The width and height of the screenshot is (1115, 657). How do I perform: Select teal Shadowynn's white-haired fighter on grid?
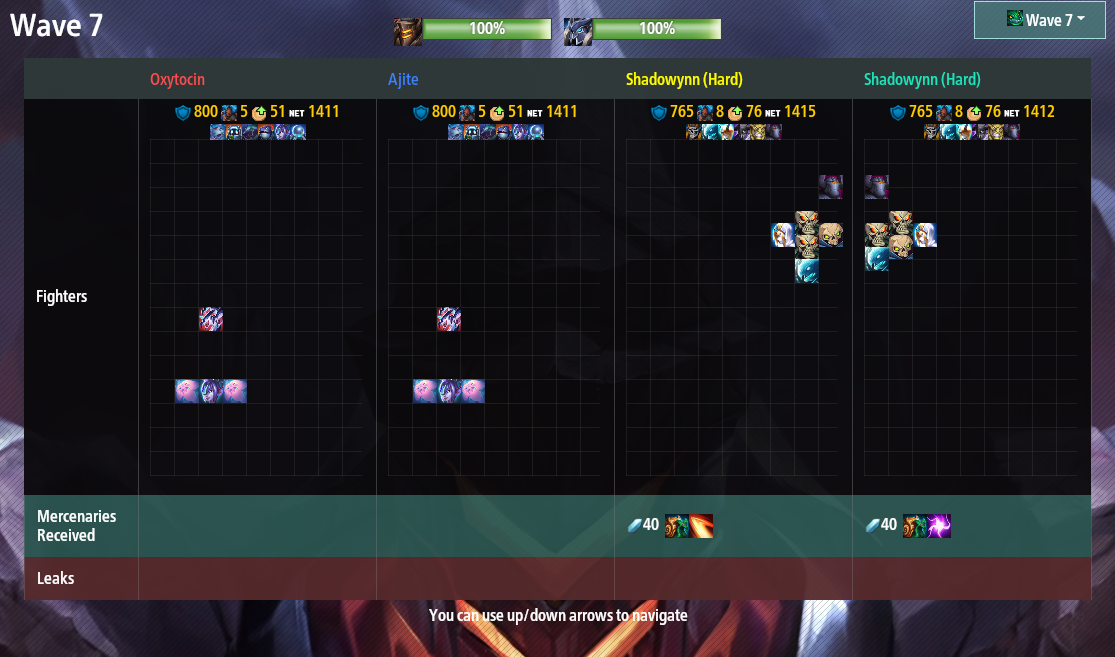pos(925,235)
